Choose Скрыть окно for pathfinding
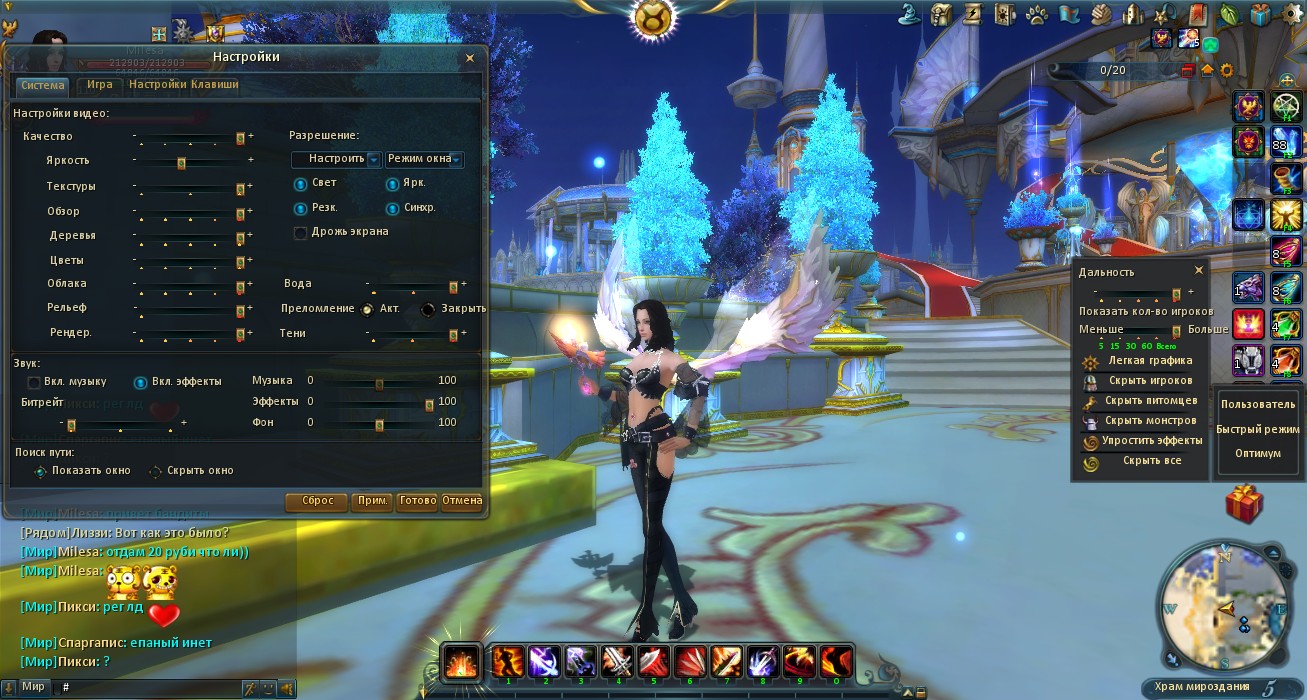The image size is (1307, 700). [156, 471]
